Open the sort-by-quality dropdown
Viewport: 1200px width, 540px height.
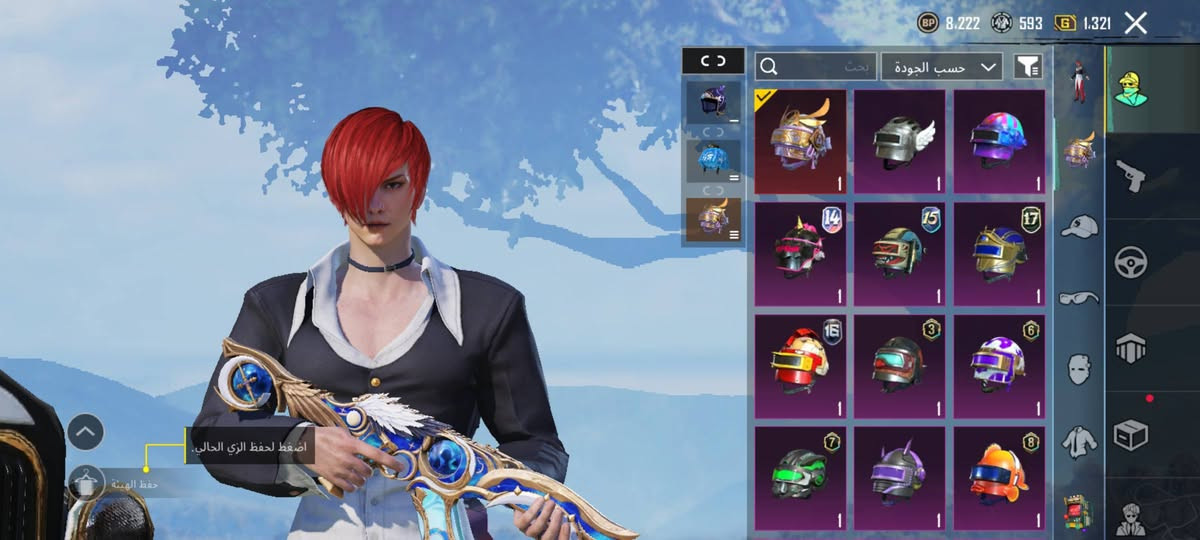coord(942,67)
